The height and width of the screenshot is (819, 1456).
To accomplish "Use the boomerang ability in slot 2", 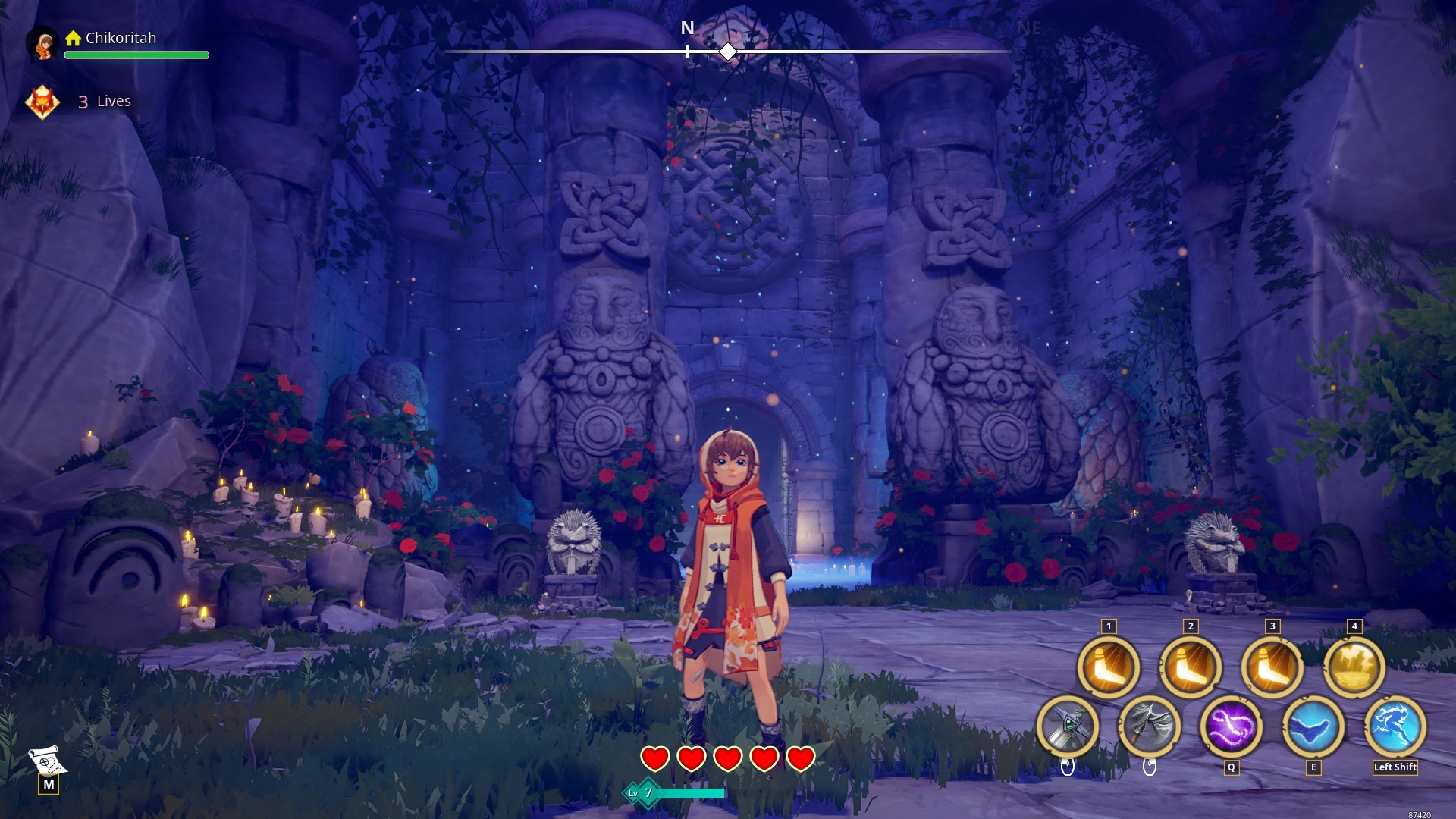I will click(1191, 667).
